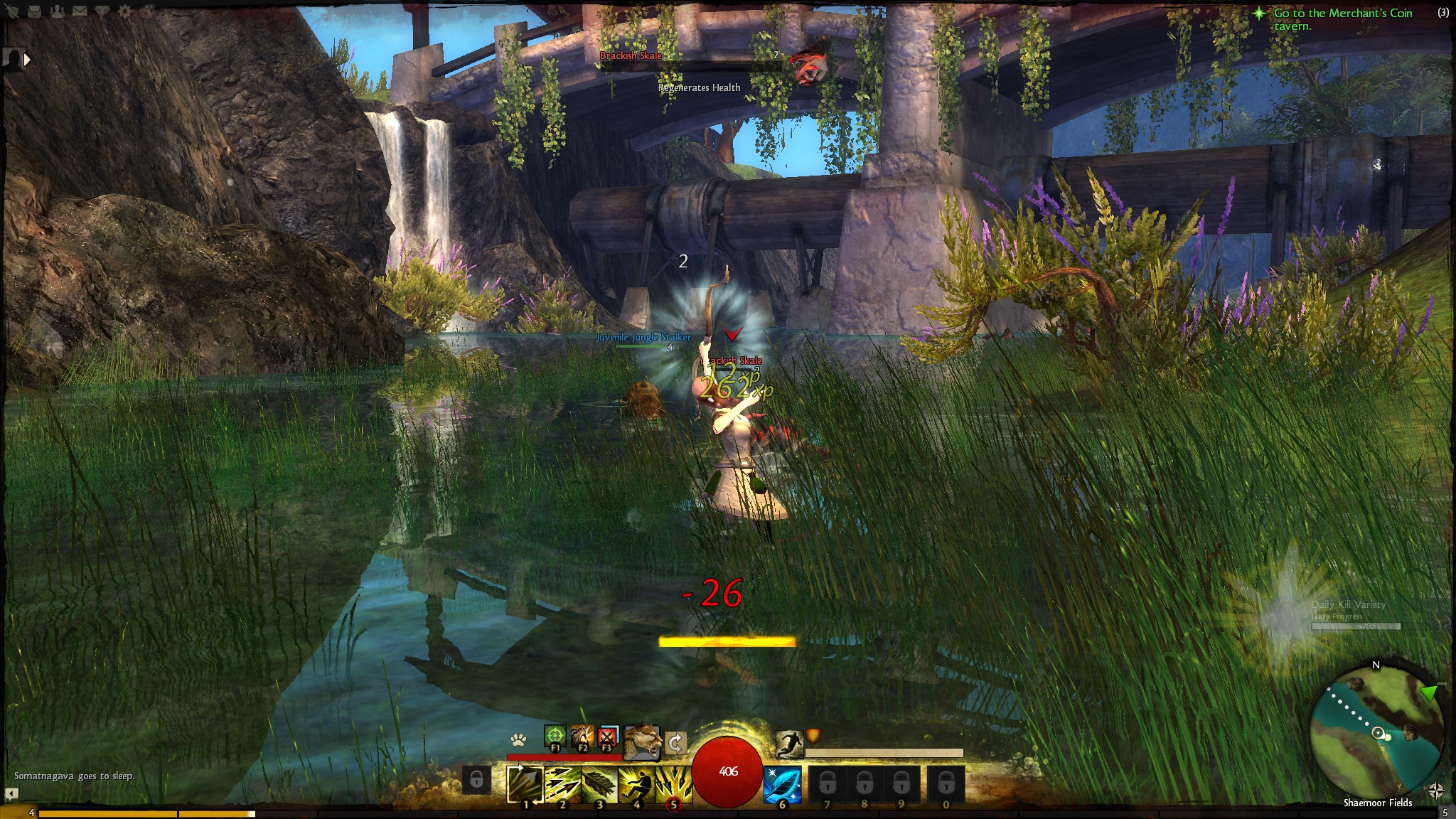The width and height of the screenshot is (1456, 819).
Task: Open the mail envelope icon
Action: pyautogui.click(x=80, y=11)
